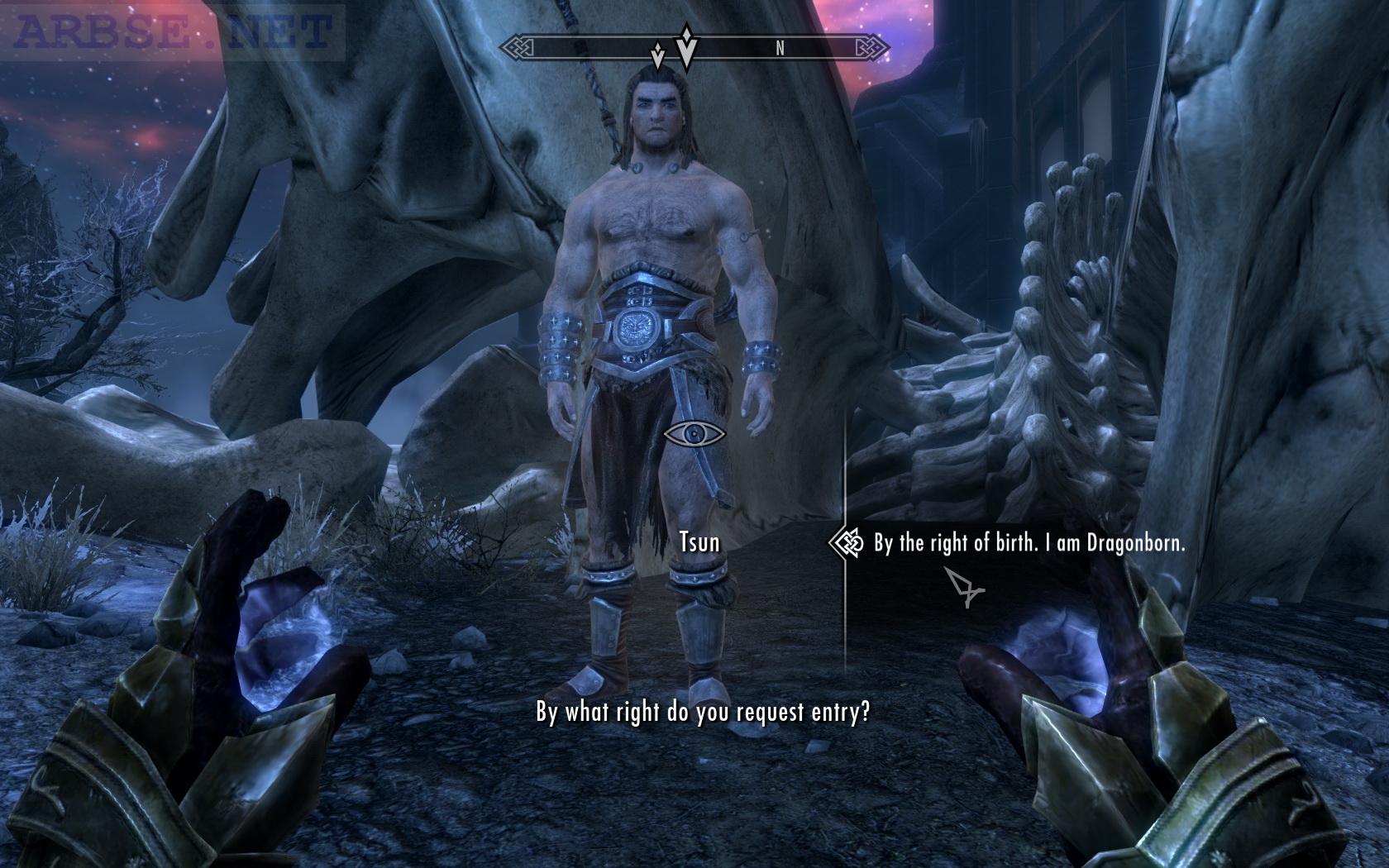Choose the "By the right of birth" reply
This screenshot has height=868, width=1389.
1029,543
